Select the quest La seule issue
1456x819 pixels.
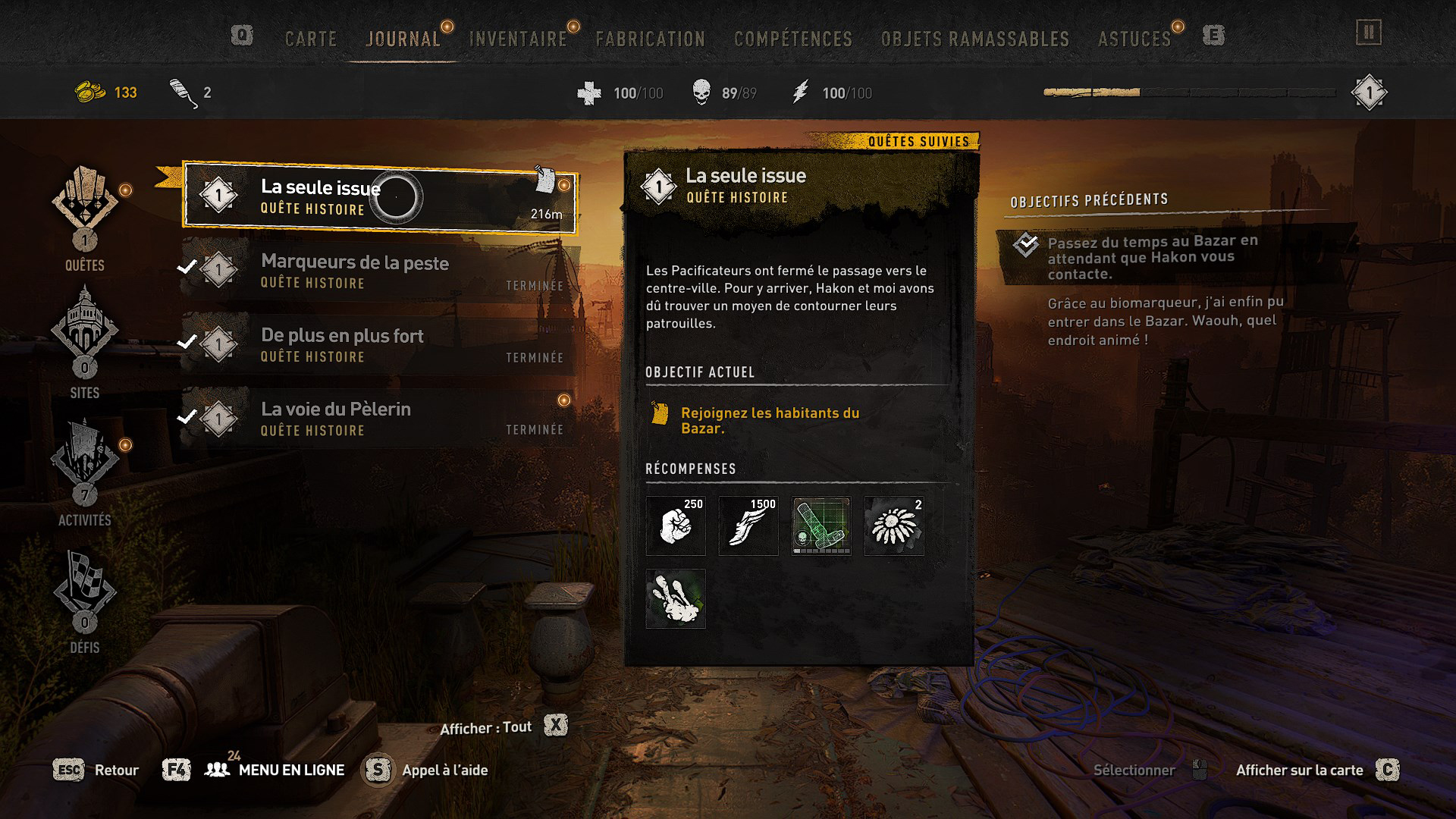tap(379, 197)
